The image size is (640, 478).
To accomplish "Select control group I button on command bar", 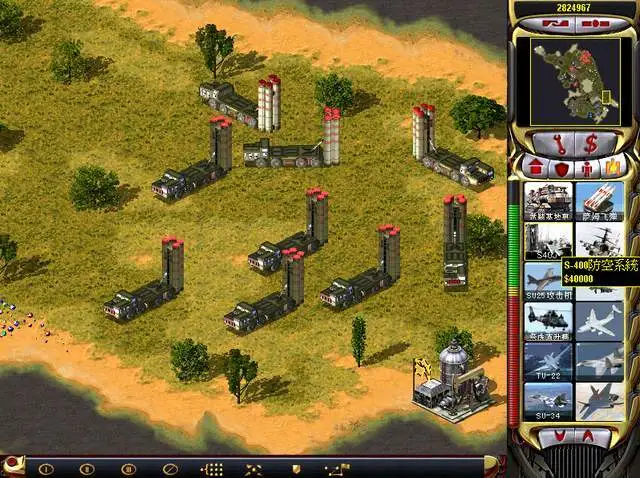I will pos(45,468).
